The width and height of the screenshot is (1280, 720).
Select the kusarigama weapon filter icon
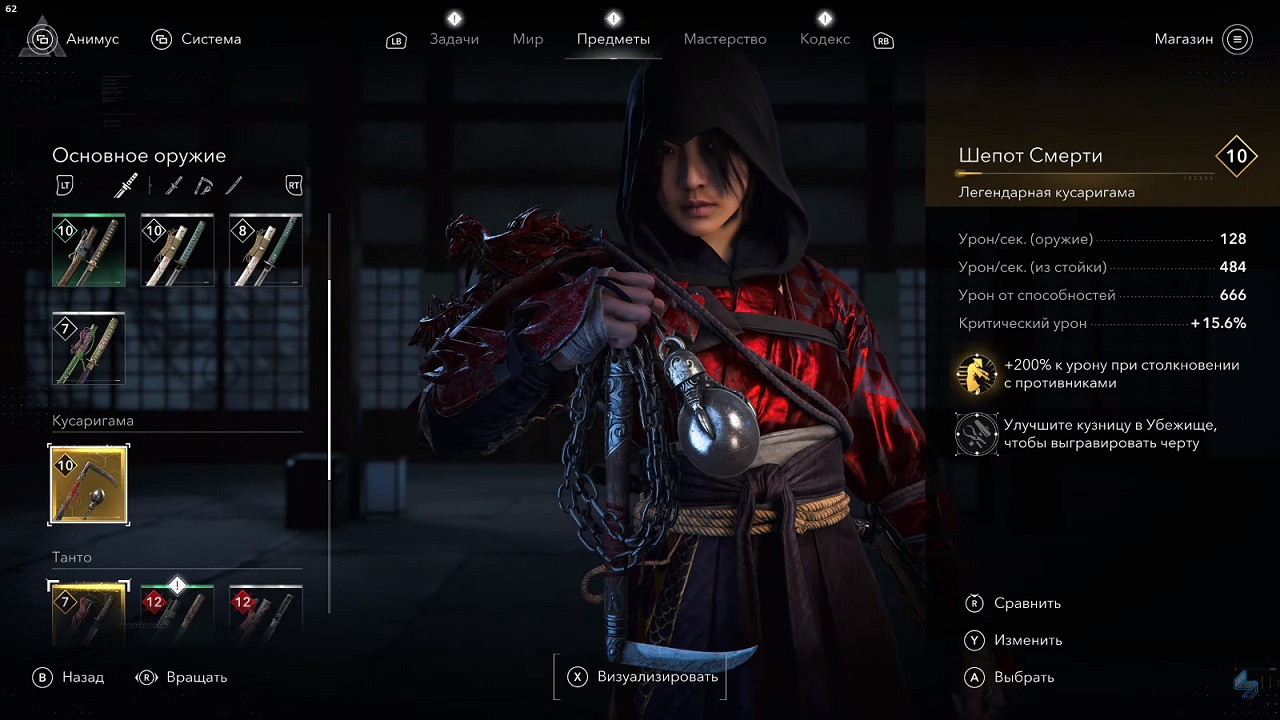(x=203, y=185)
